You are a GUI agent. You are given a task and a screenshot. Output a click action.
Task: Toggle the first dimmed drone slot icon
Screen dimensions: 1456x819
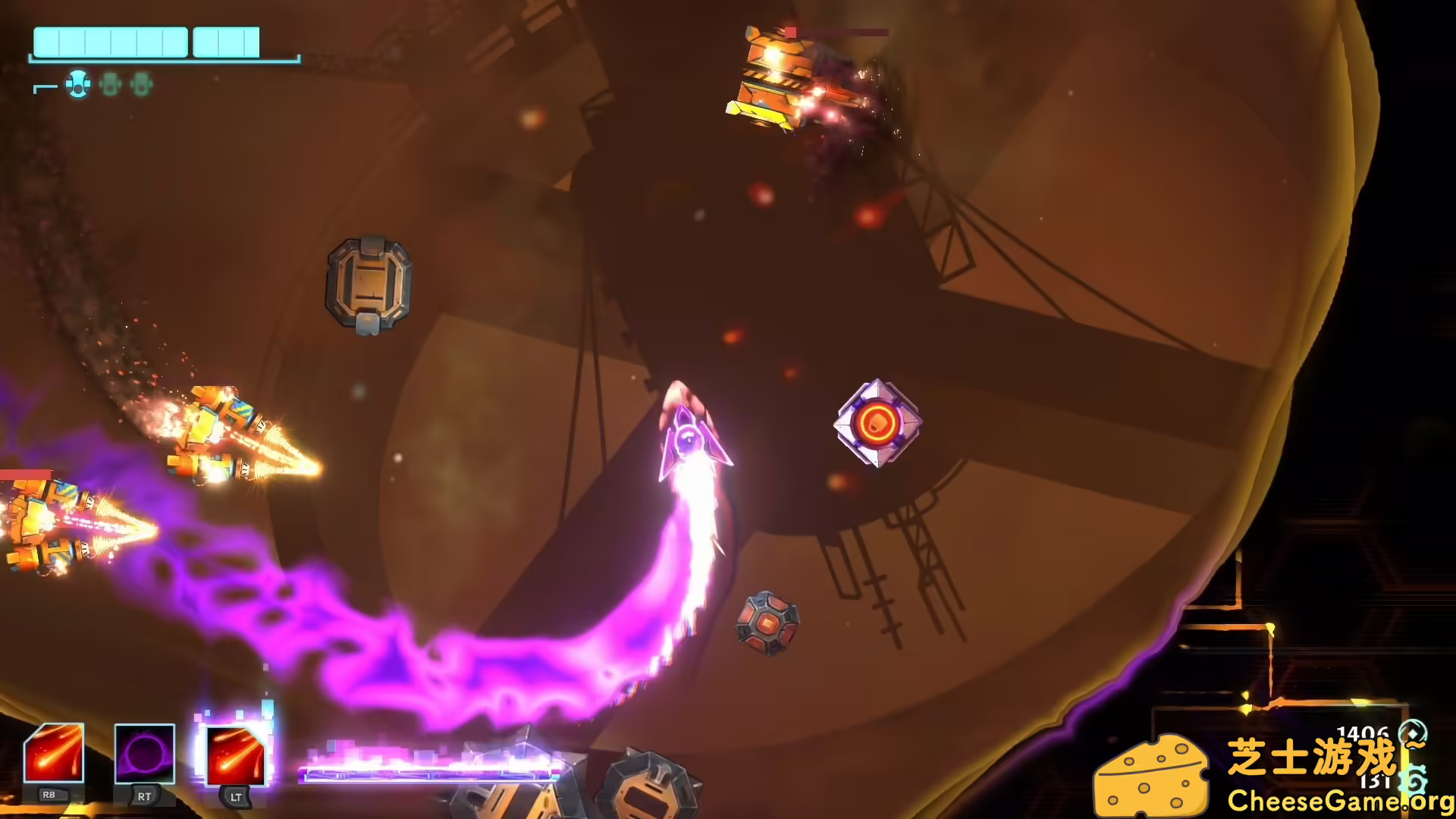(x=110, y=86)
